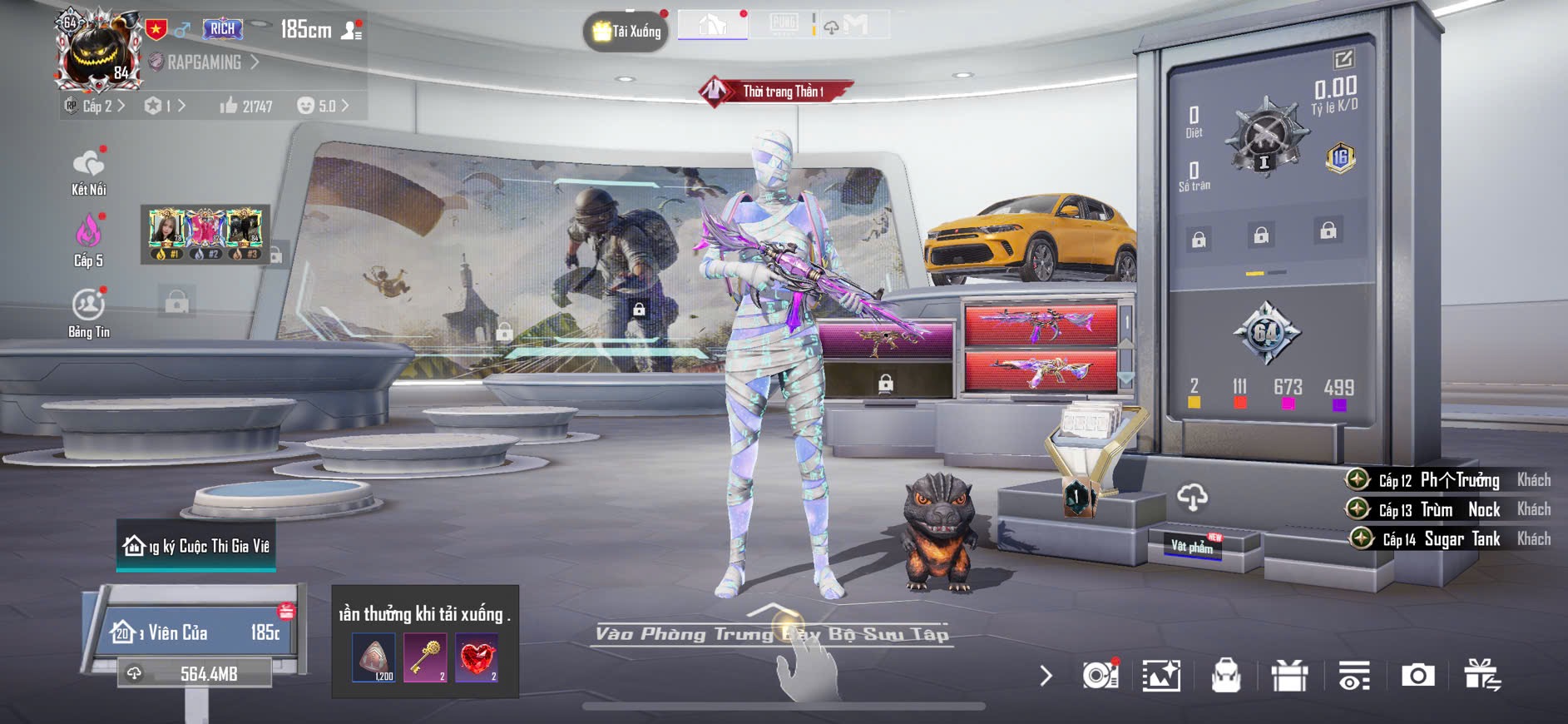Select the Thời trang Thần banner
Image resolution: width=1568 pixels, height=724 pixels.
[x=778, y=92]
